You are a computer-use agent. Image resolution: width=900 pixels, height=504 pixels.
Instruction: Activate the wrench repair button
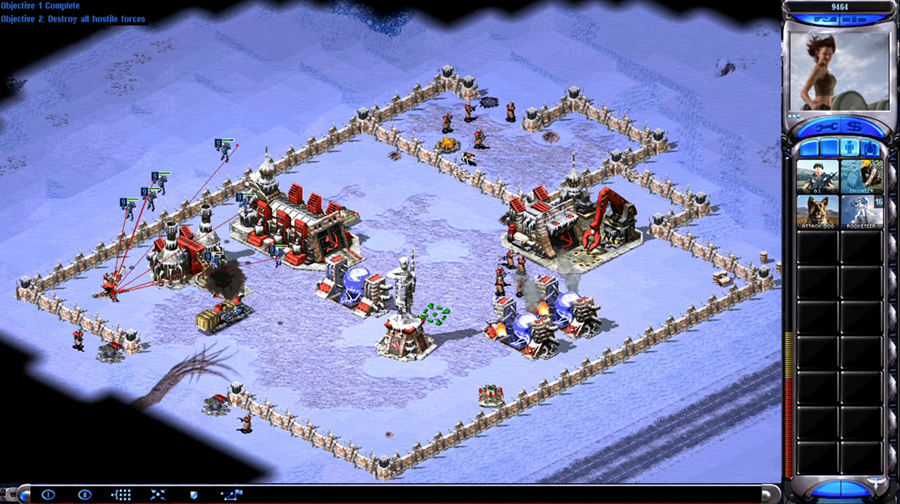point(826,128)
